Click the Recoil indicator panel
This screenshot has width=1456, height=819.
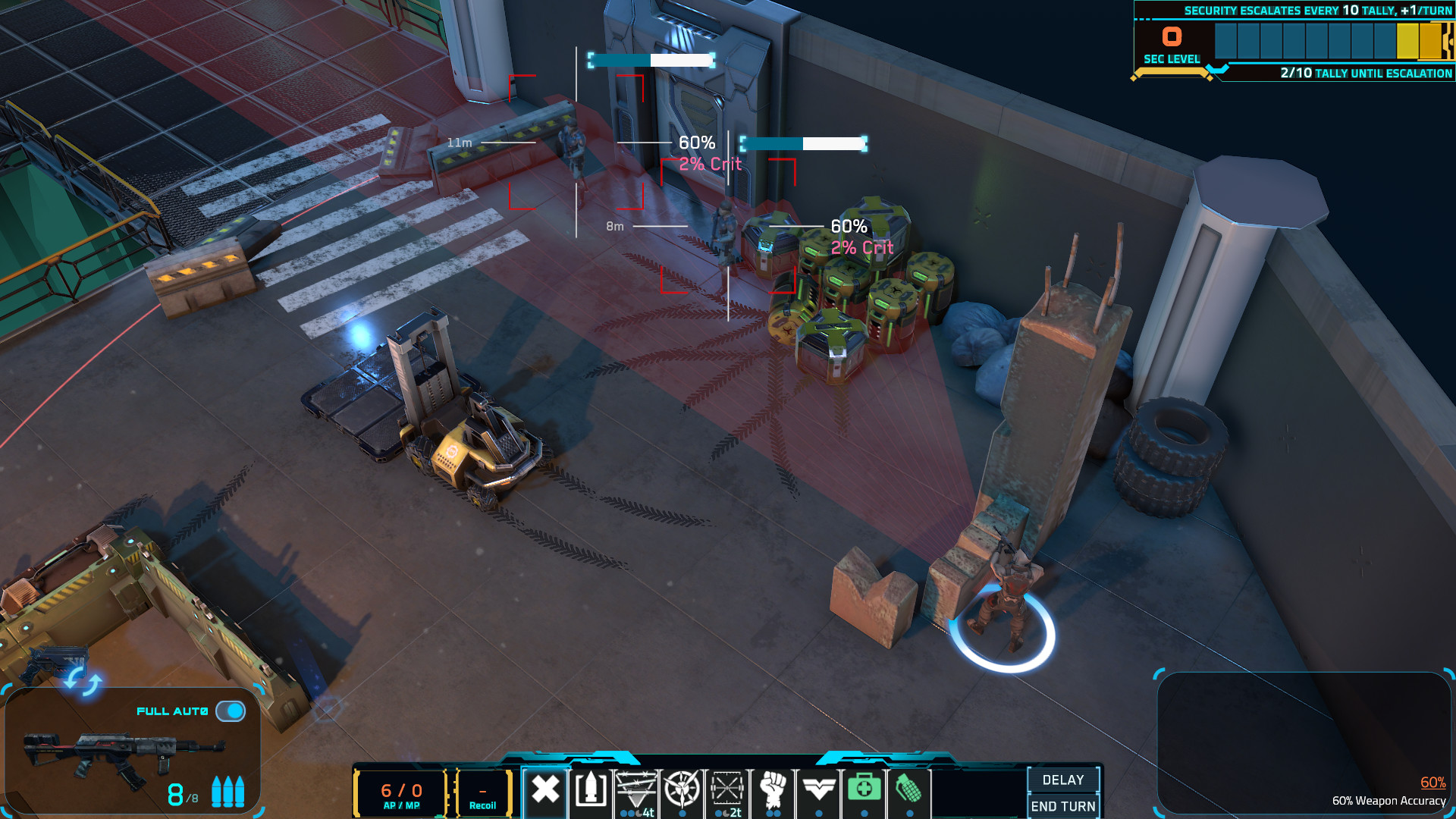point(482,792)
